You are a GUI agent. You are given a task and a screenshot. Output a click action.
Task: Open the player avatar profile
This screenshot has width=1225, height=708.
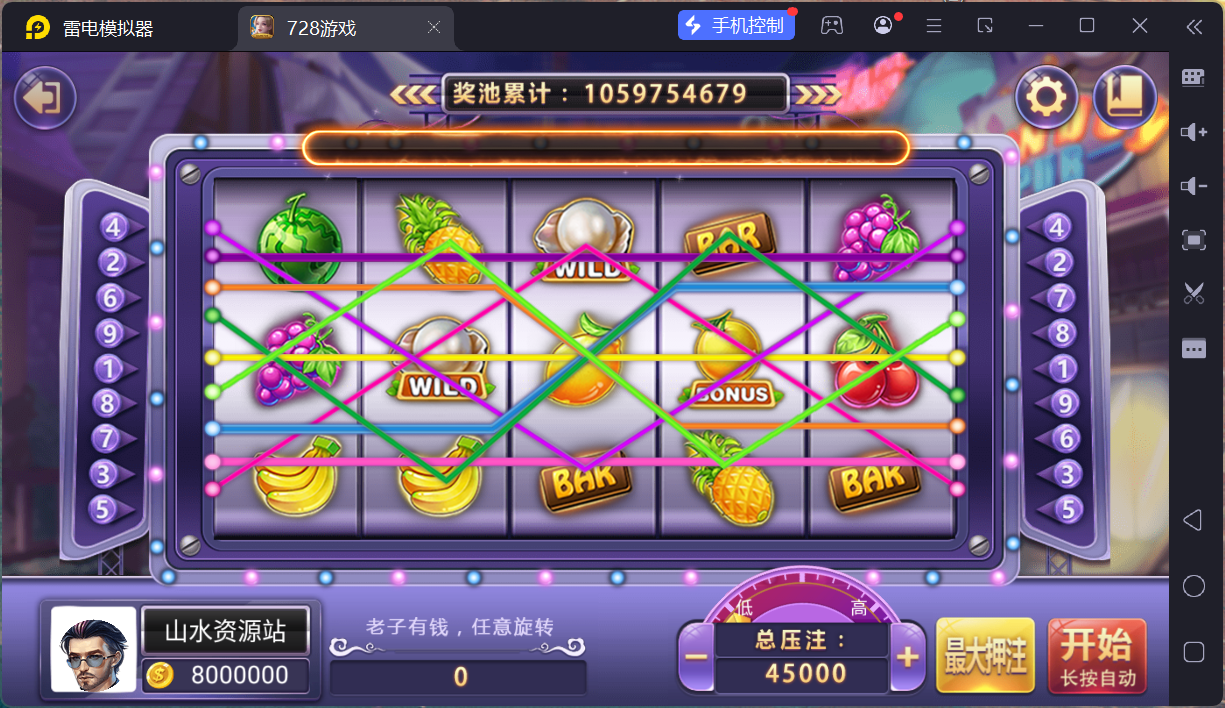coord(93,650)
